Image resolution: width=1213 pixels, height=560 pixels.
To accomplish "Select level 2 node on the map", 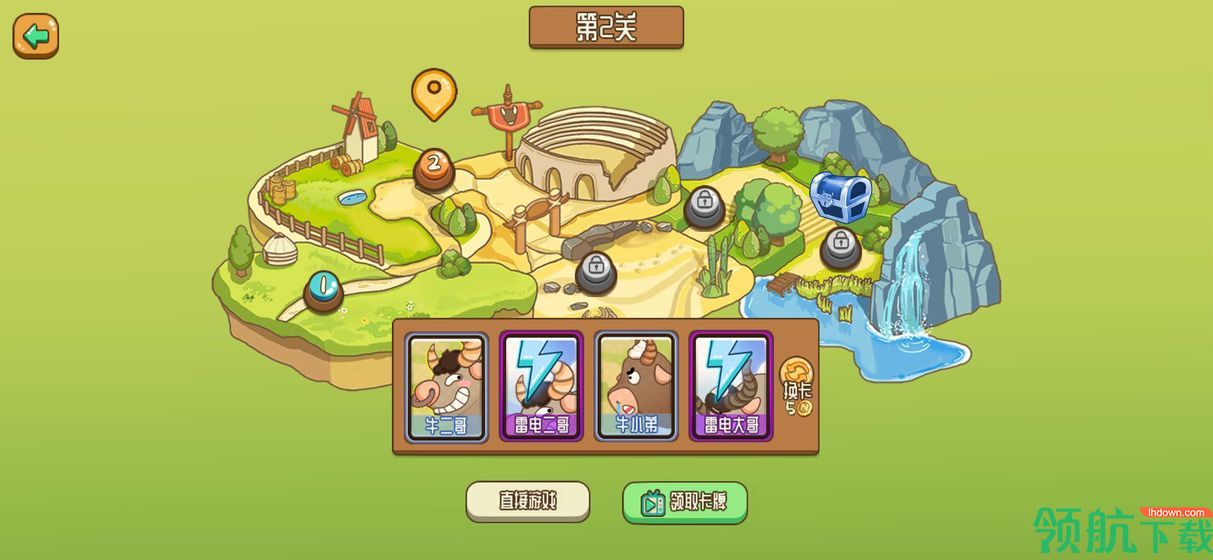I will pos(433,166).
